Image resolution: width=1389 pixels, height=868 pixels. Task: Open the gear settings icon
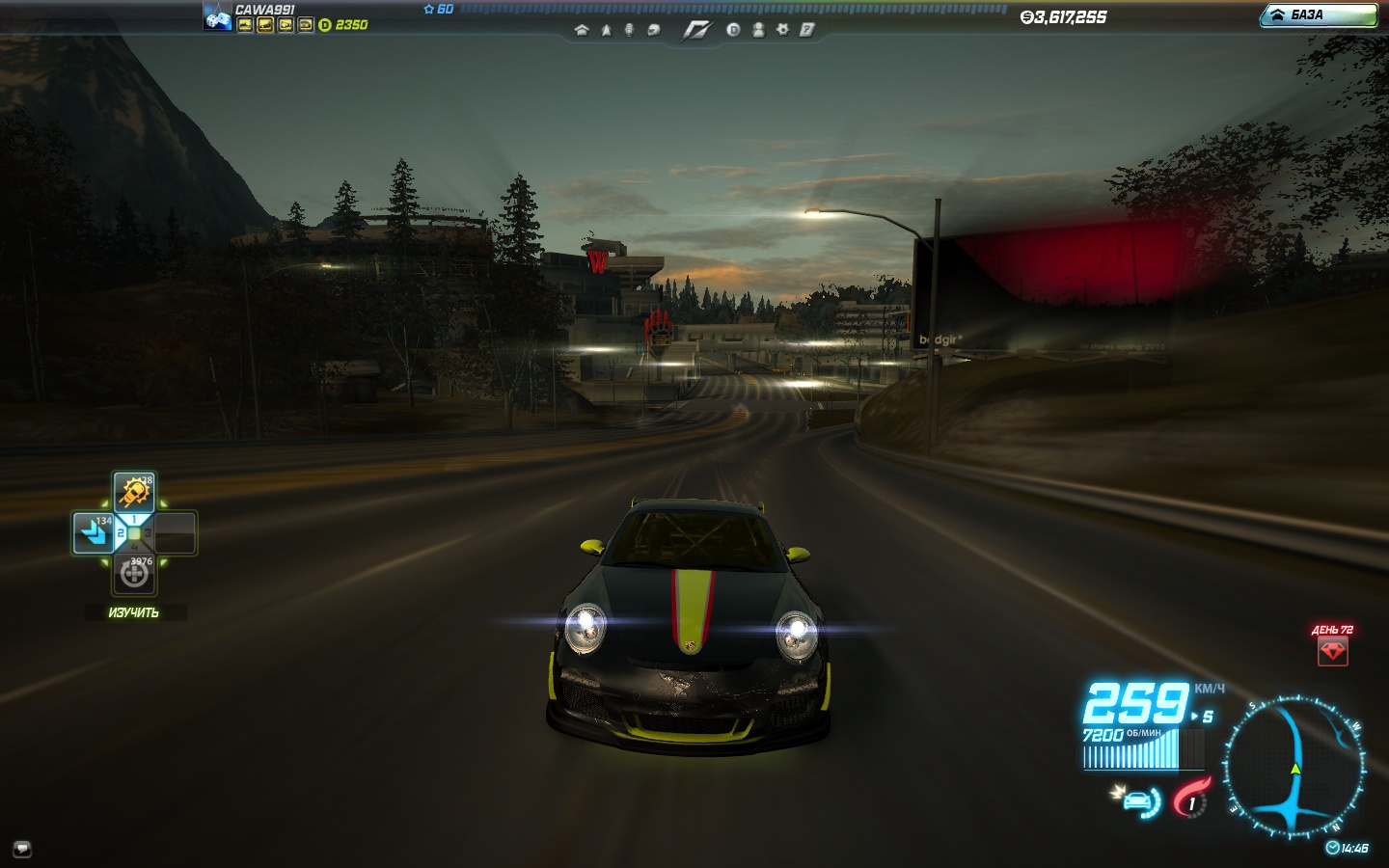(782, 30)
